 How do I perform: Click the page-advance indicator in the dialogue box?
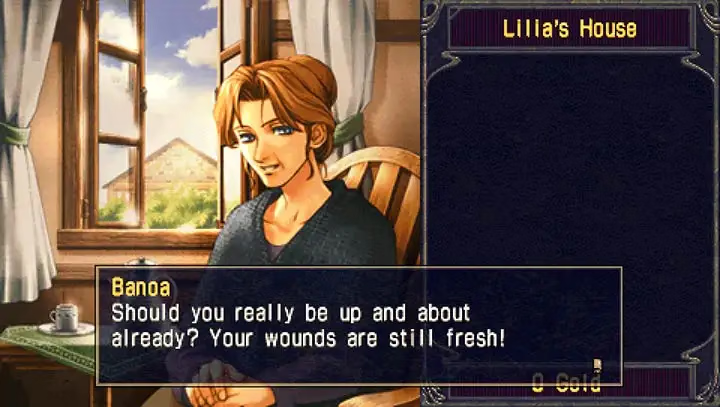click(x=597, y=365)
